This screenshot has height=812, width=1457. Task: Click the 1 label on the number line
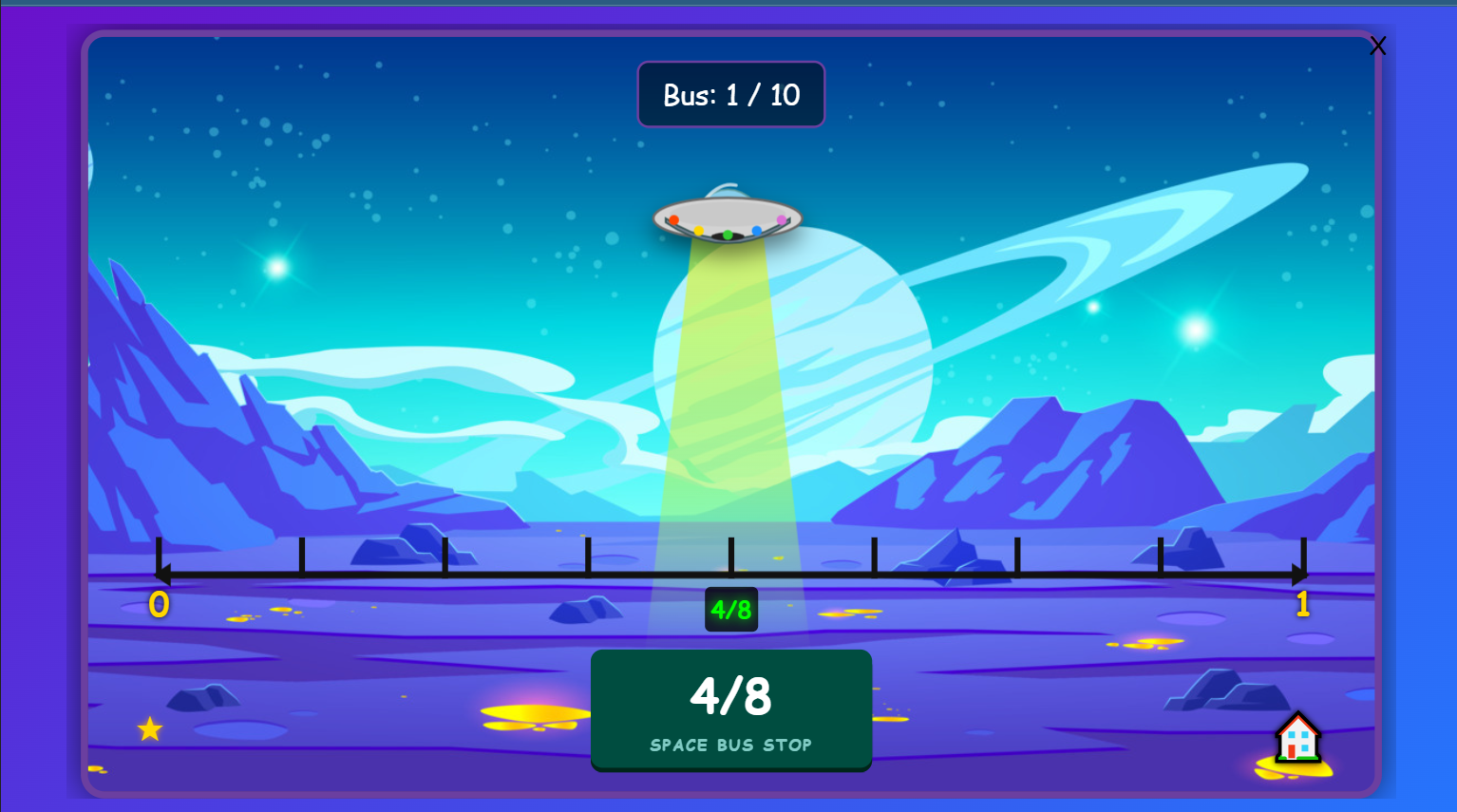1302,604
